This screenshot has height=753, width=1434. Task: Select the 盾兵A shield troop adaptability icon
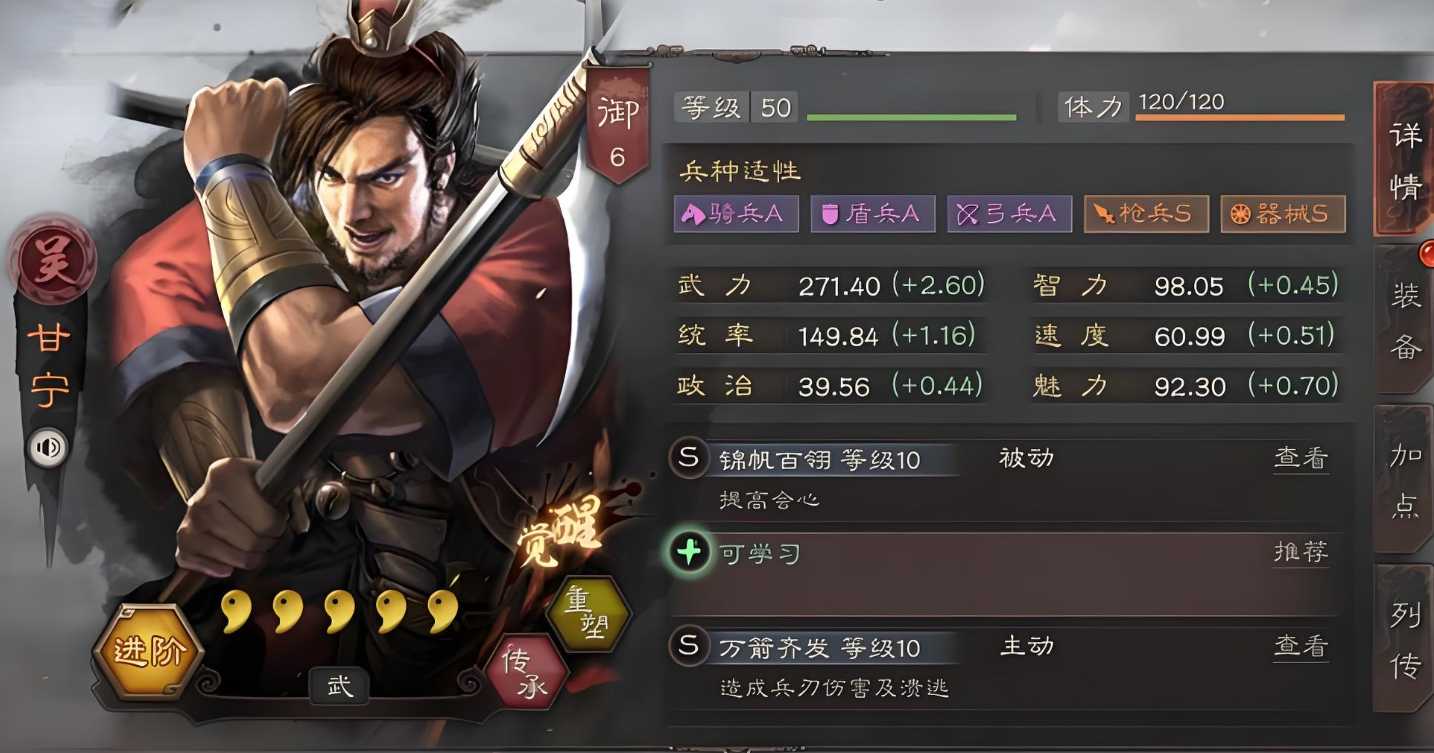point(873,213)
